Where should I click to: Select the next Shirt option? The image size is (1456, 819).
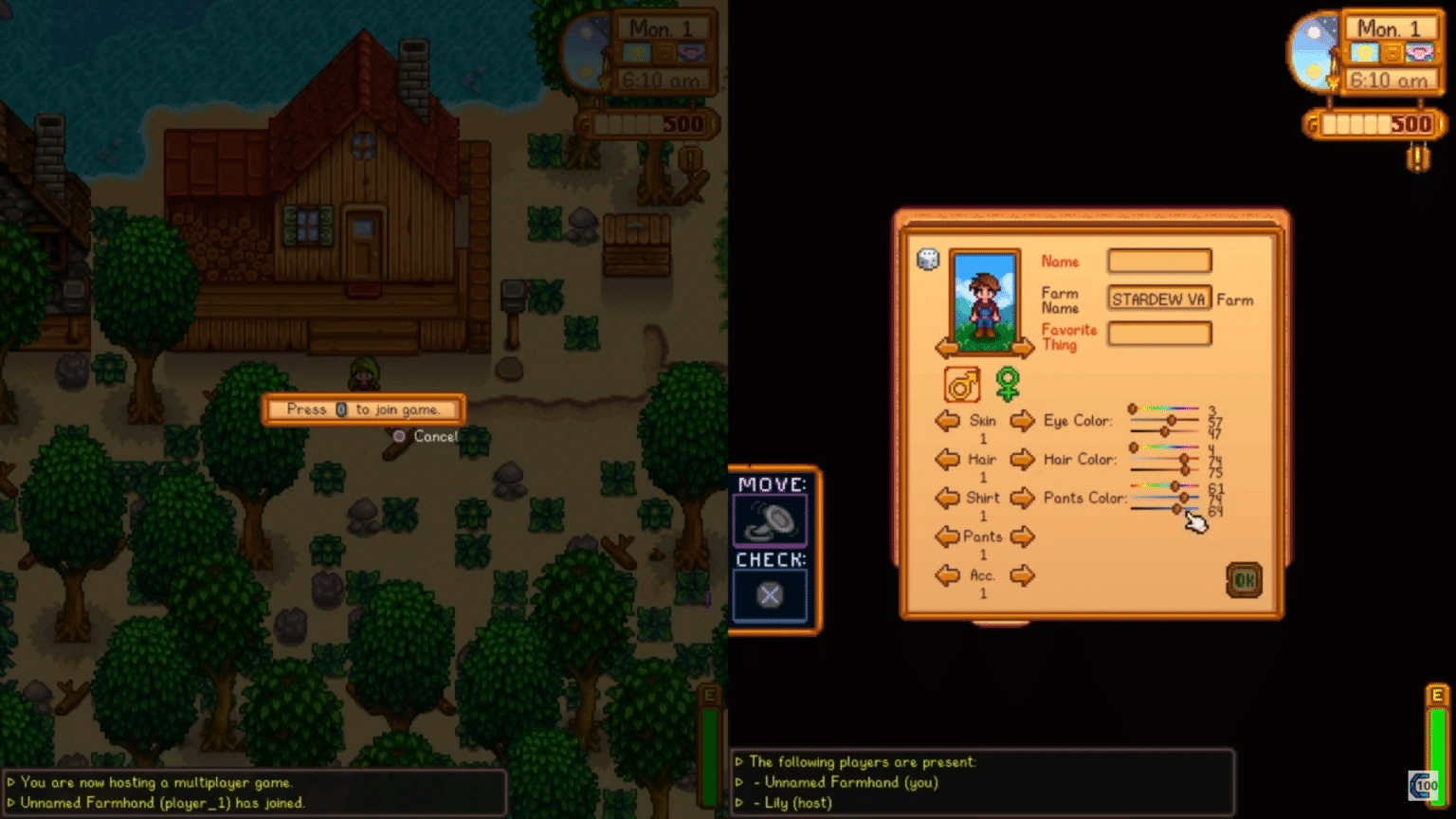pyautogui.click(x=1022, y=498)
